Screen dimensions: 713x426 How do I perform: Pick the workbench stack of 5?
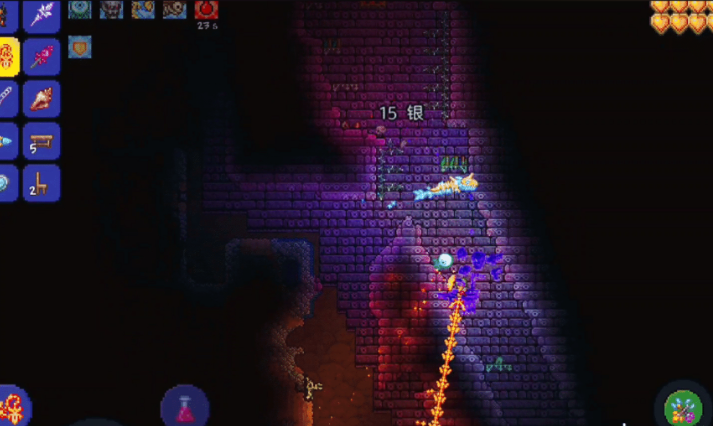tap(42, 141)
